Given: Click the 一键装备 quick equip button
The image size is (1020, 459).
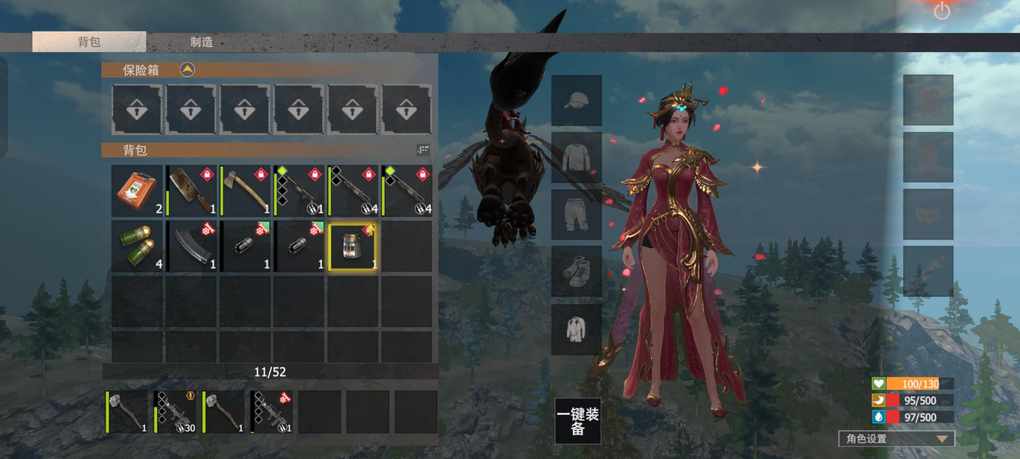Looking at the screenshot, I should click(x=578, y=421).
